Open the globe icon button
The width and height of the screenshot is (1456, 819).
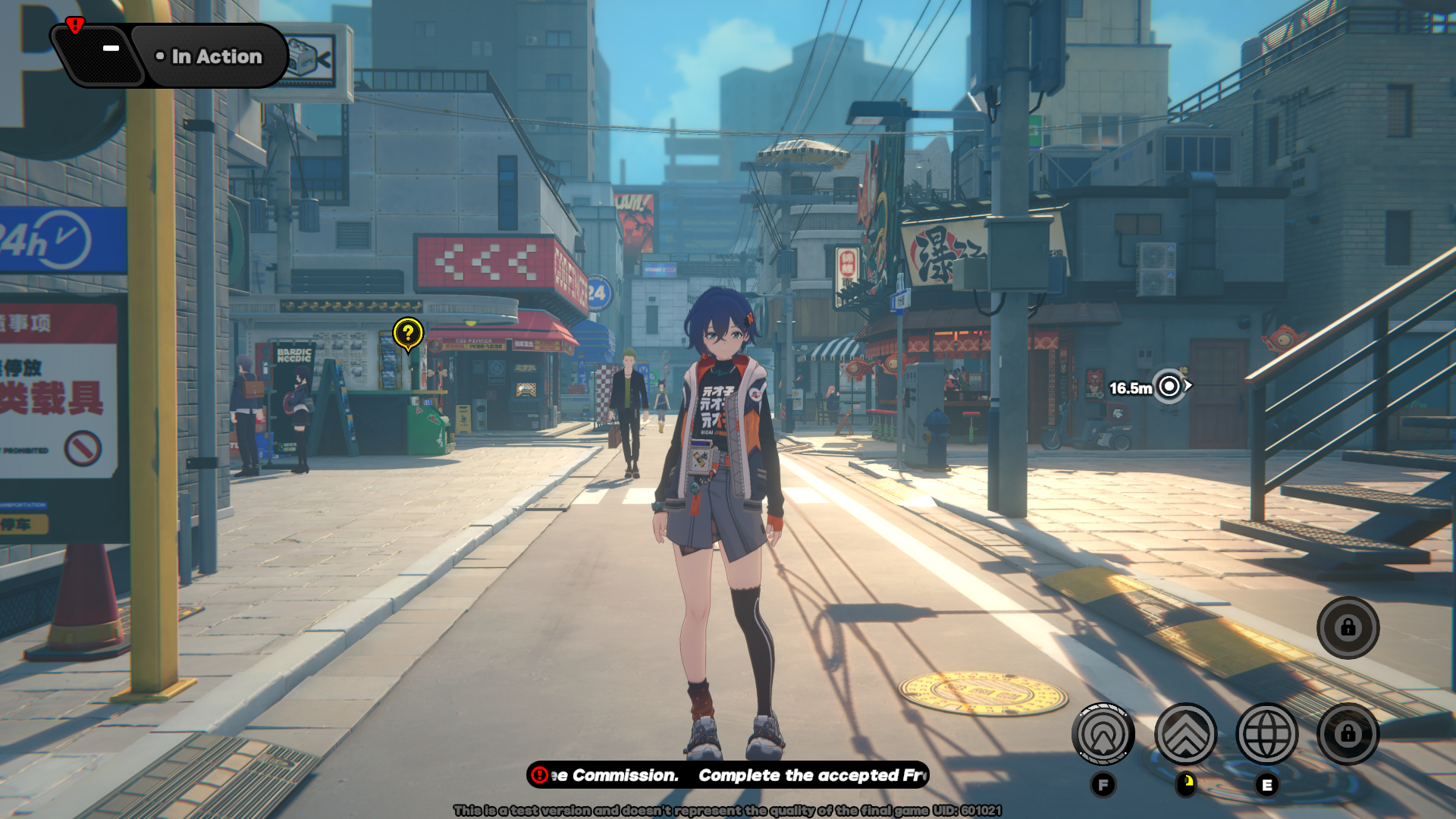(1266, 734)
